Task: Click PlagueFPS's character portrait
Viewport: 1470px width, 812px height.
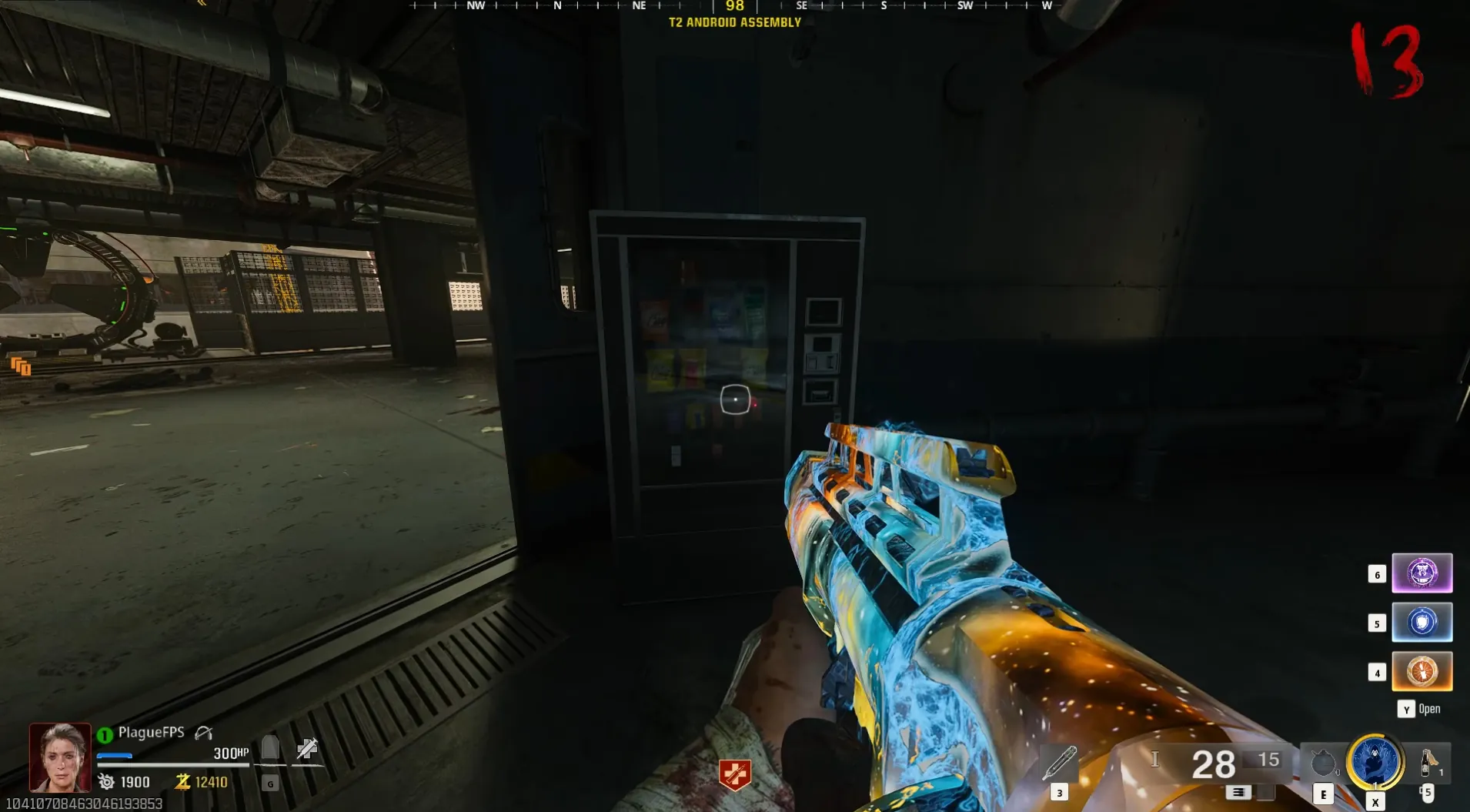Action: tap(60, 757)
